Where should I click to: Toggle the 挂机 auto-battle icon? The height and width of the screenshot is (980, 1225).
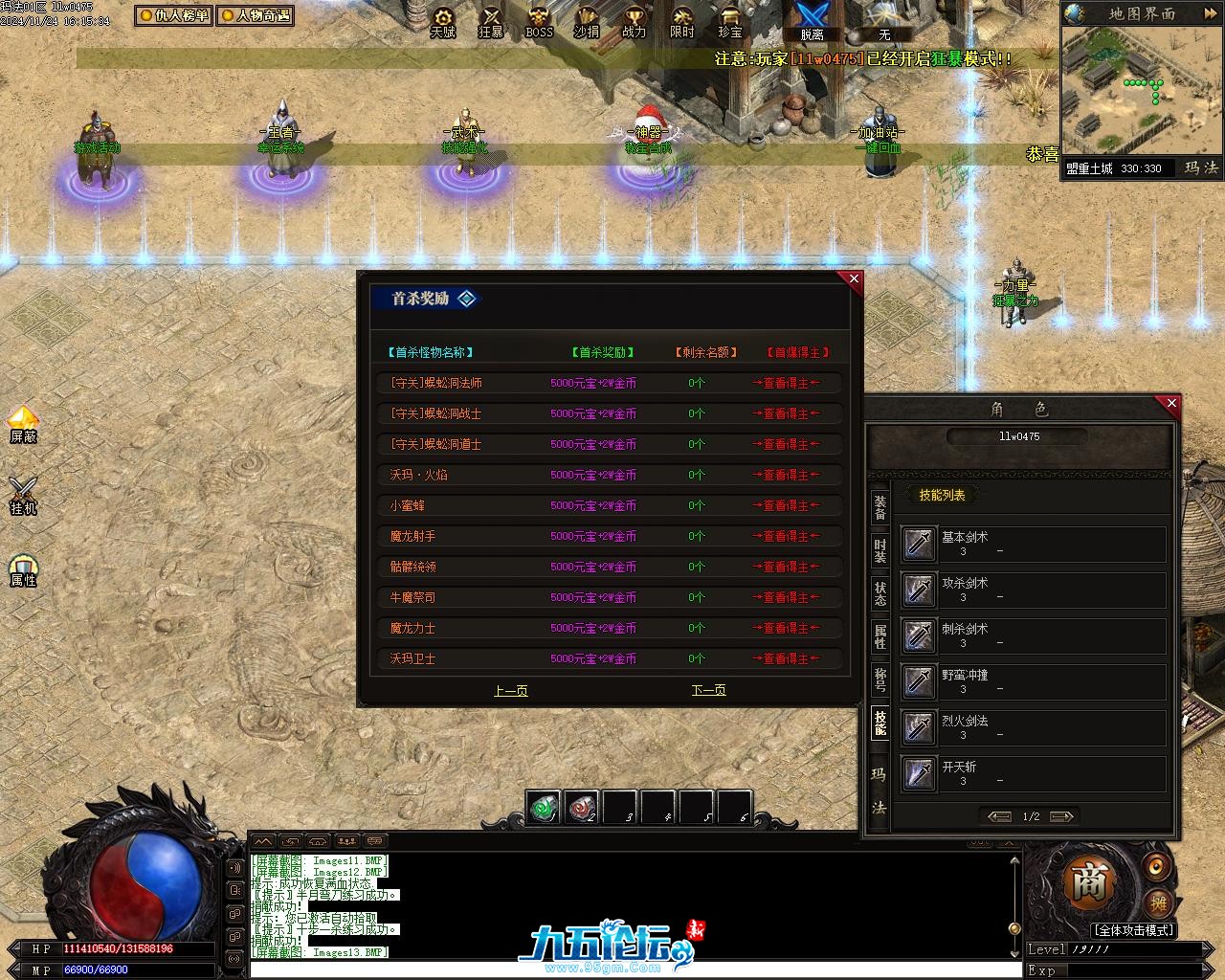coord(23,494)
